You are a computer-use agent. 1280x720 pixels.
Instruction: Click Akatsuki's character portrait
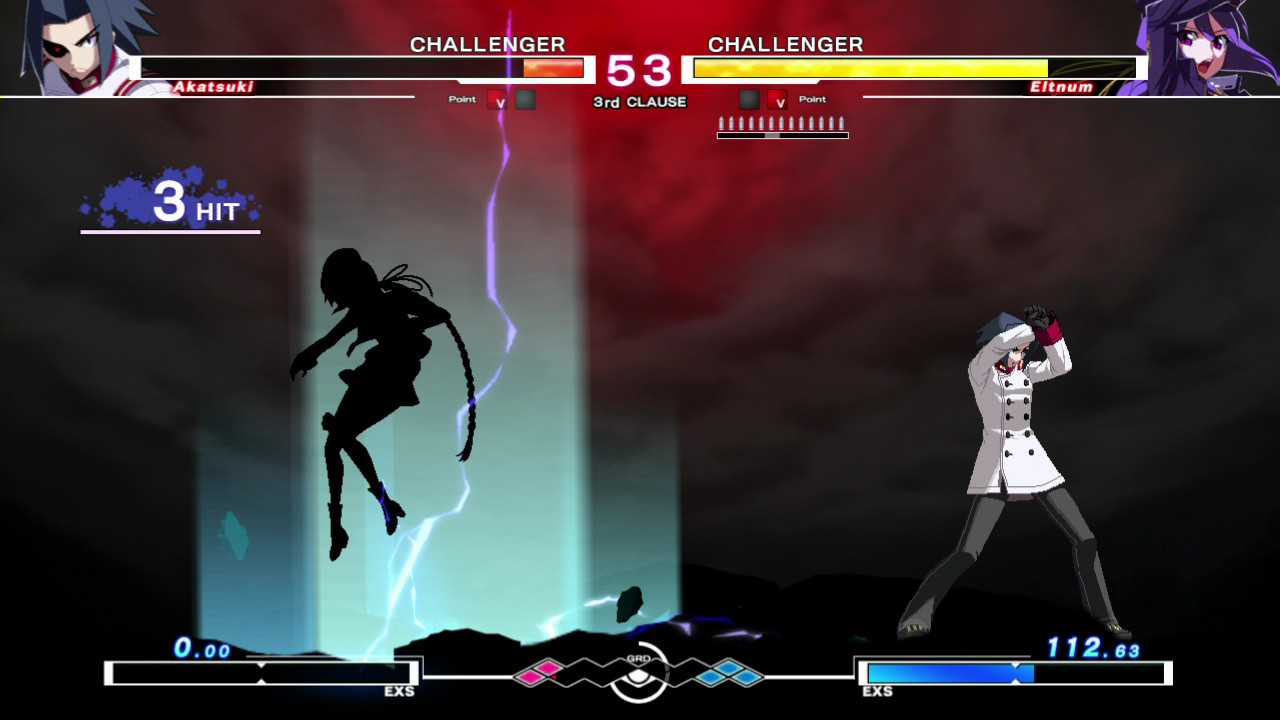[x=80, y=47]
